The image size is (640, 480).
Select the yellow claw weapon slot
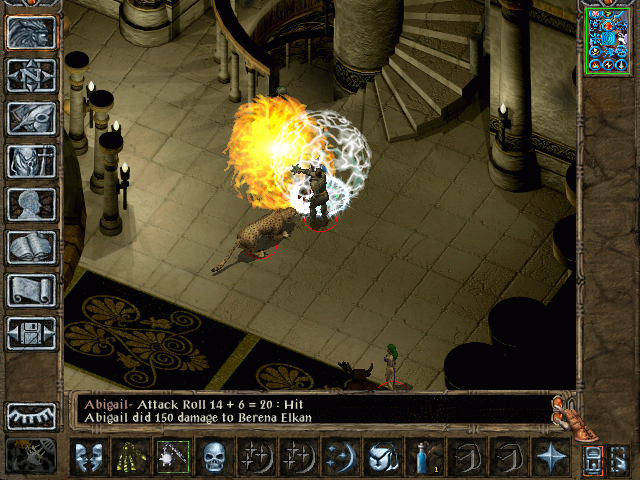(129, 457)
